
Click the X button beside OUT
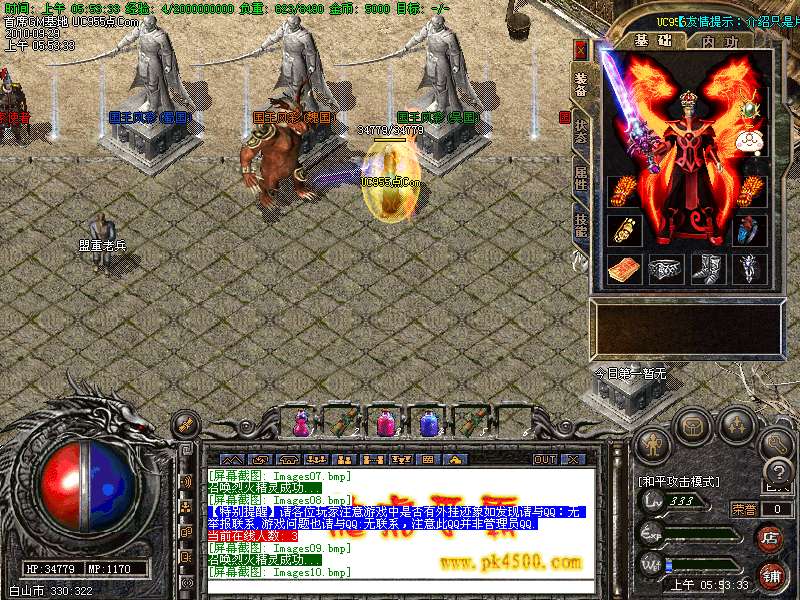[572, 459]
